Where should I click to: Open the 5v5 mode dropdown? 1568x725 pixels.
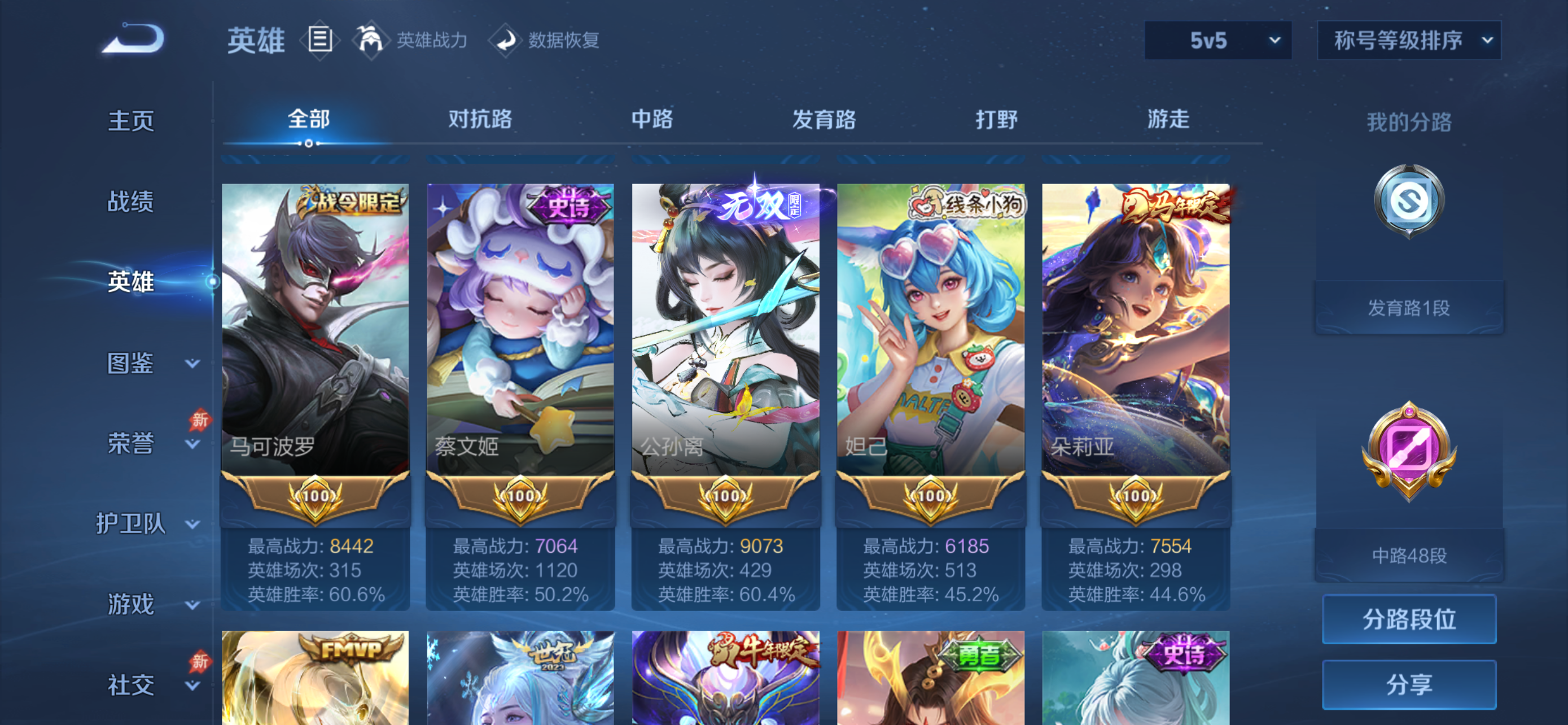tap(1217, 41)
